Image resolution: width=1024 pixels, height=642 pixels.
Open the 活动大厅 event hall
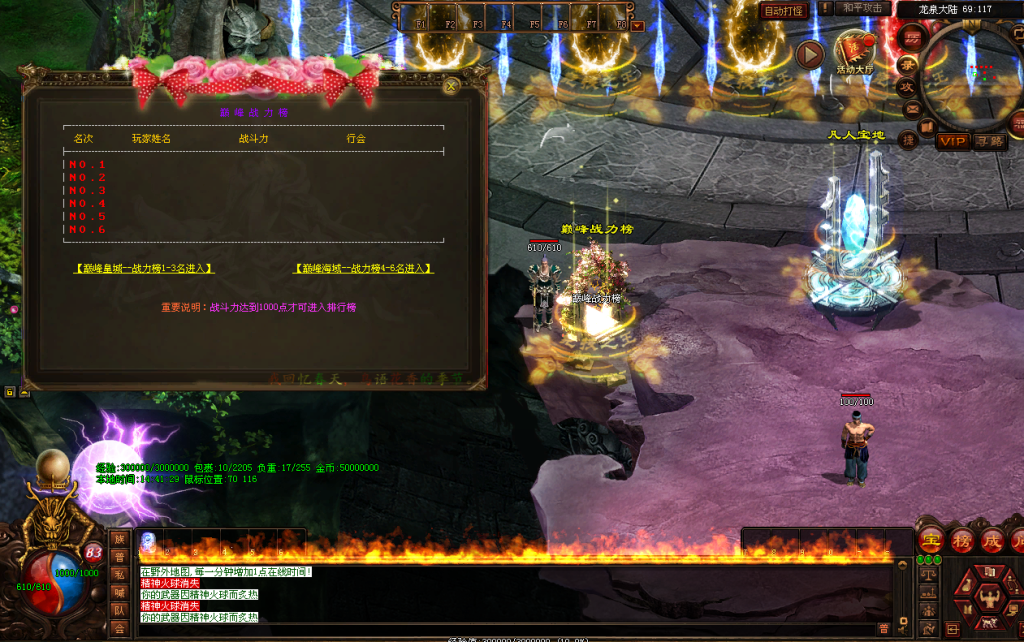pyautogui.click(x=854, y=52)
